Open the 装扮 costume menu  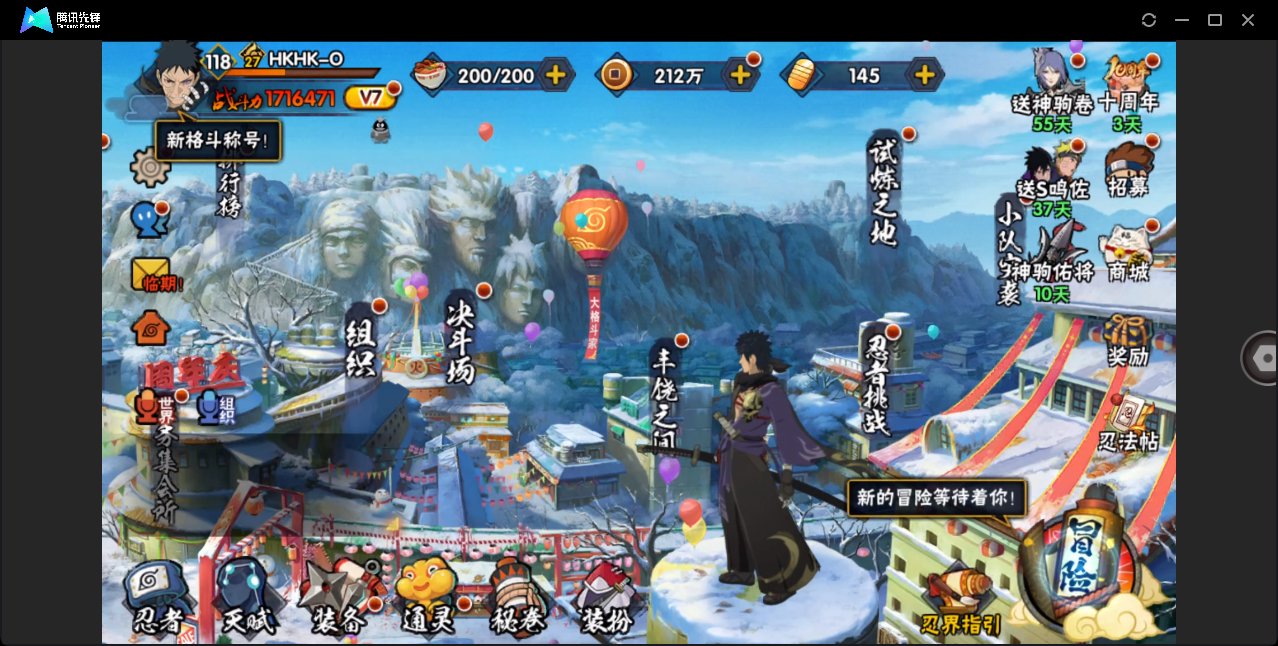tap(606, 598)
